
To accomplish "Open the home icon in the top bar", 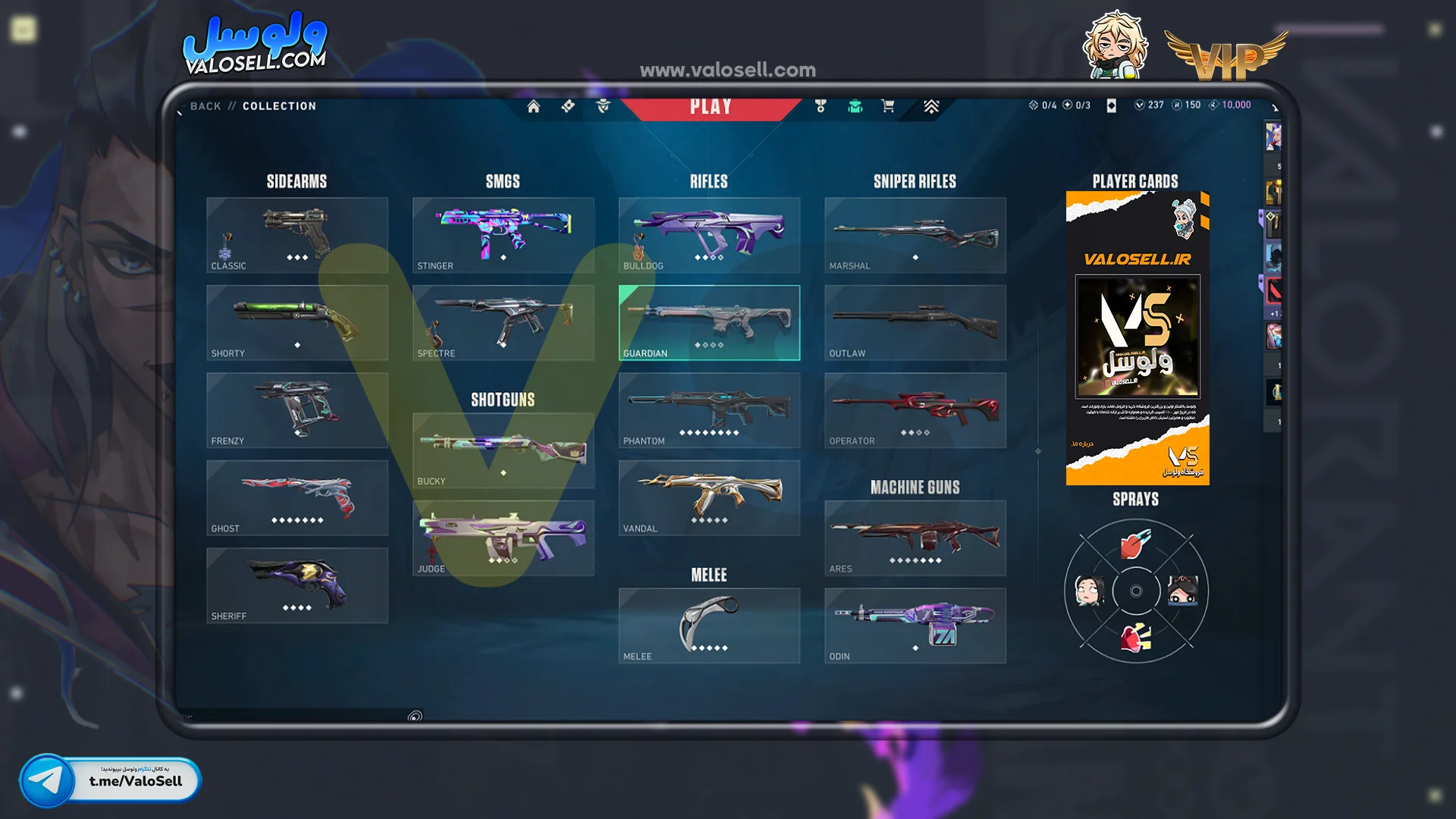I will click(x=534, y=106).
